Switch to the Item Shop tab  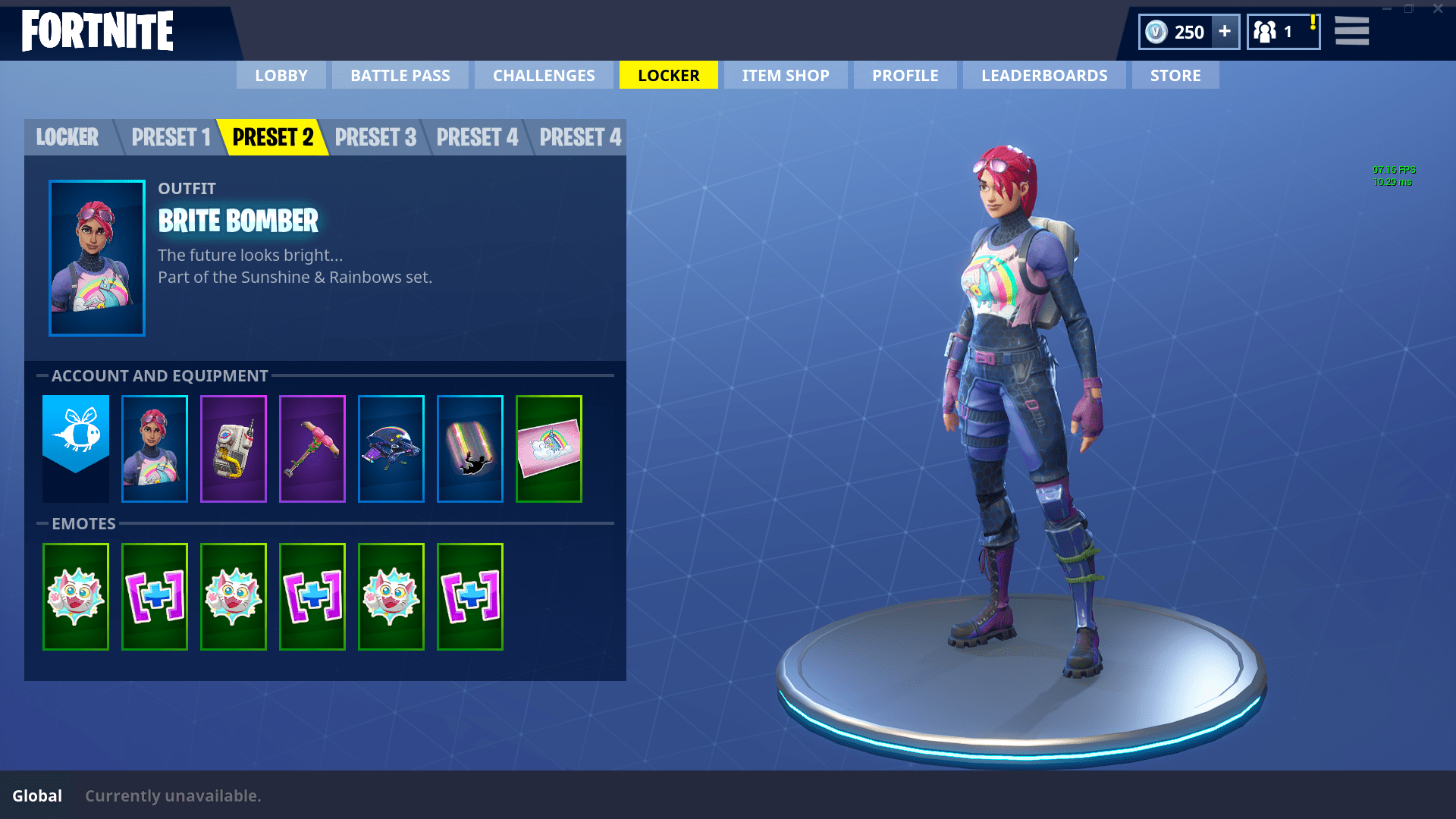[785, 75]
